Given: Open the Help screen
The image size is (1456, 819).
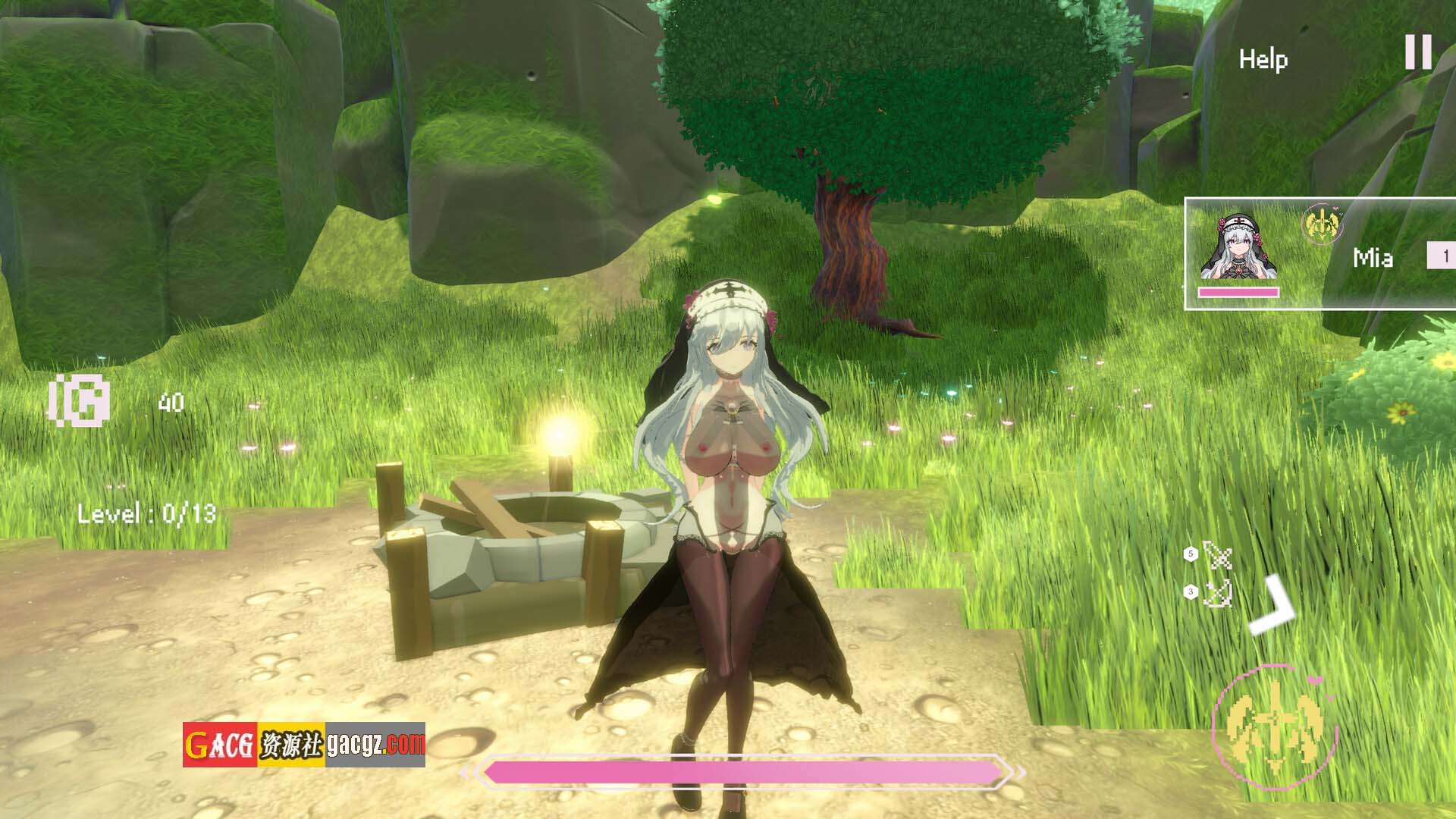Looking at the screenshot, I should [1263, 59].
